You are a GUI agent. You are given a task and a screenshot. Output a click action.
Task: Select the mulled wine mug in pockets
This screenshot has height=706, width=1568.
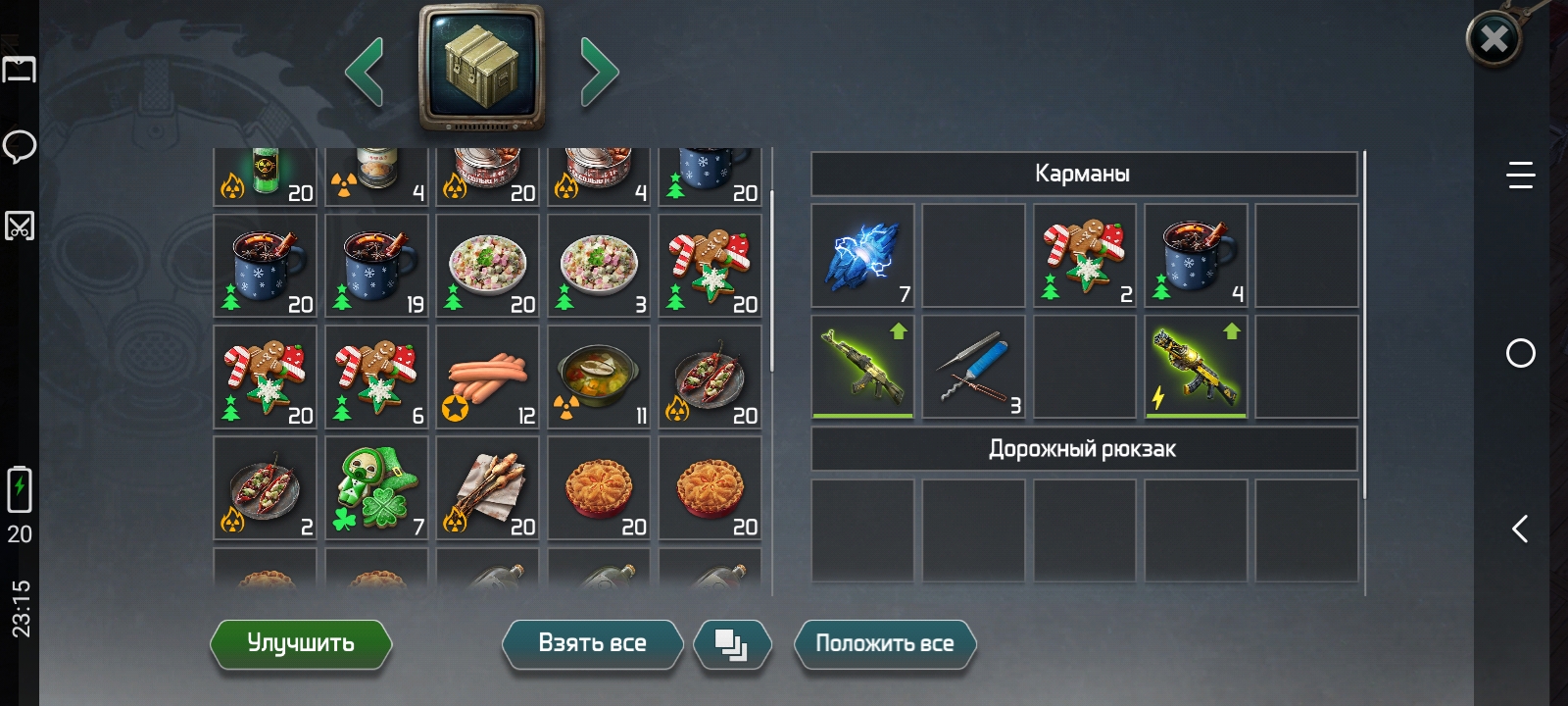pyautogui.click(x=1196, y=257)
